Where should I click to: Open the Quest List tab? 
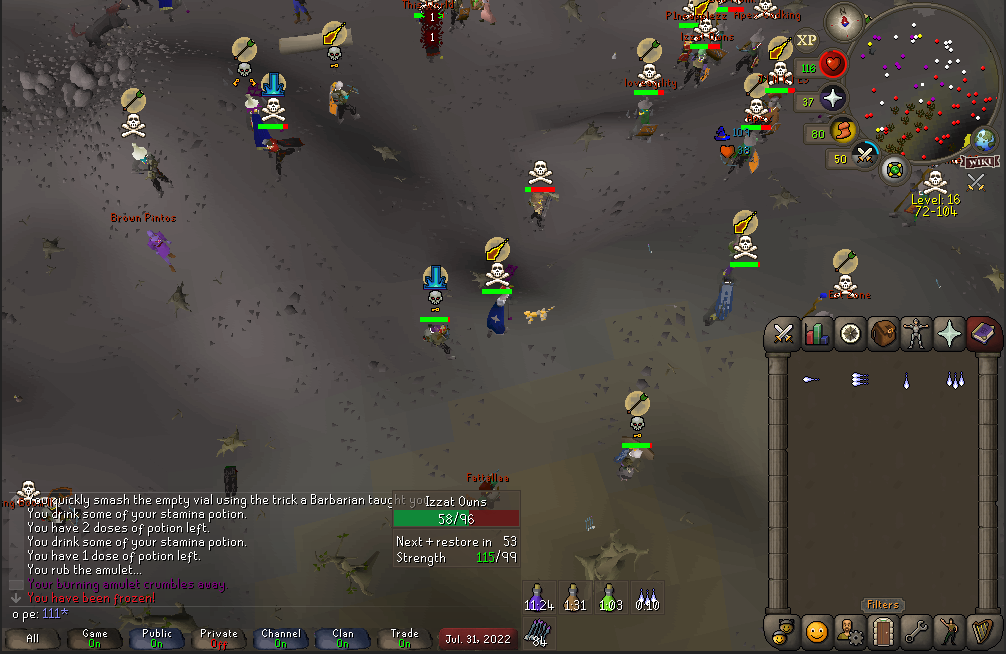tap(850, 334)
